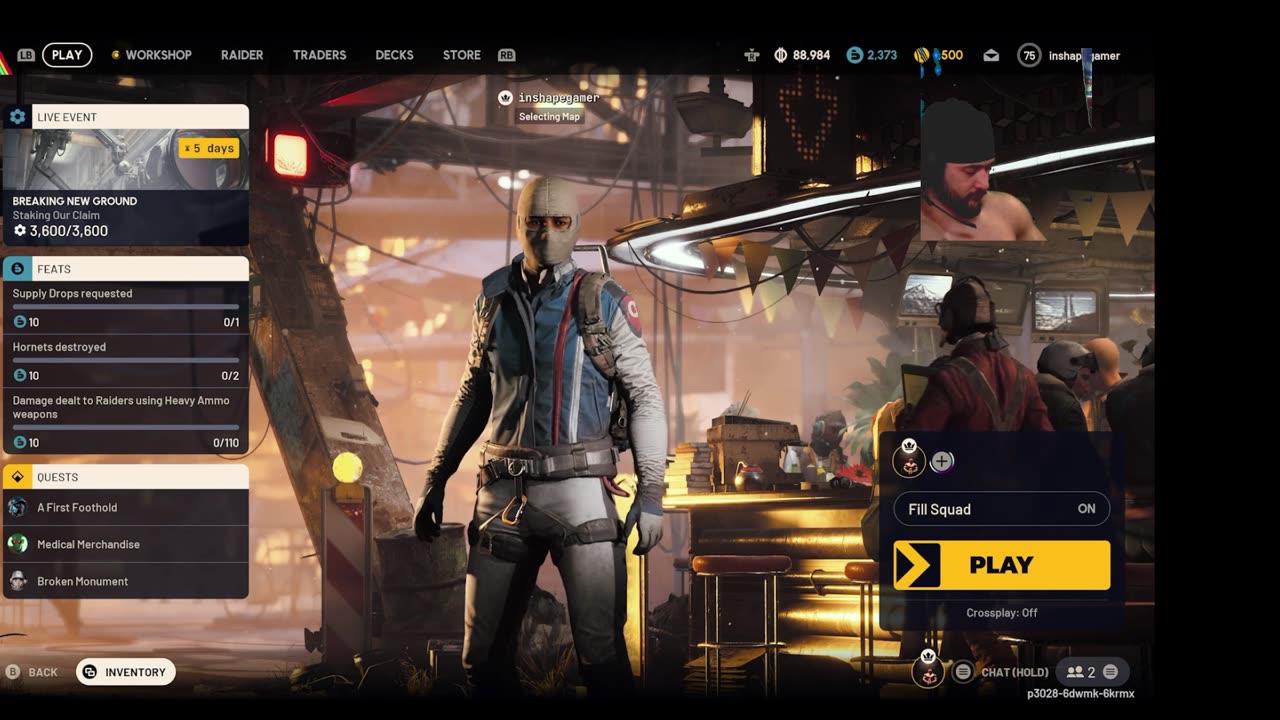Open the Raider tab
This screenshot has height=720, width=1280.
[242, 55]
